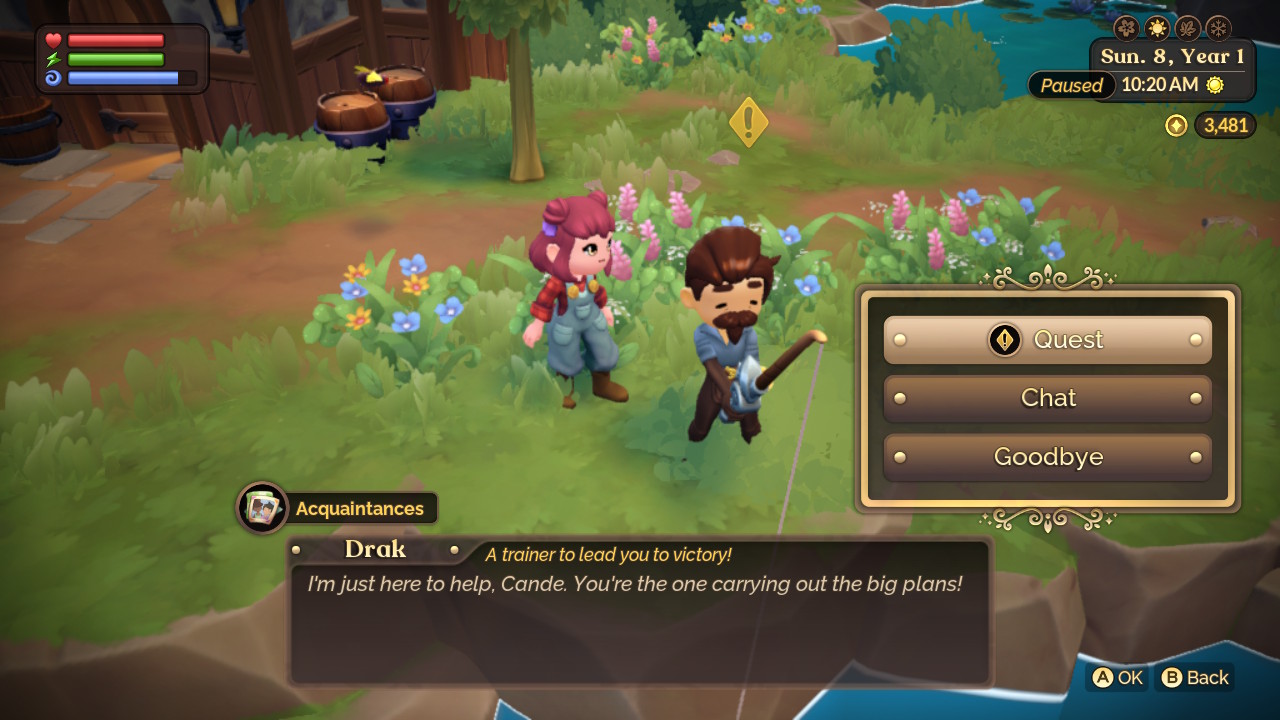Click the sunny weather icon beside the clock
Screen dimensions: 1280x720
click(1214, 85)
